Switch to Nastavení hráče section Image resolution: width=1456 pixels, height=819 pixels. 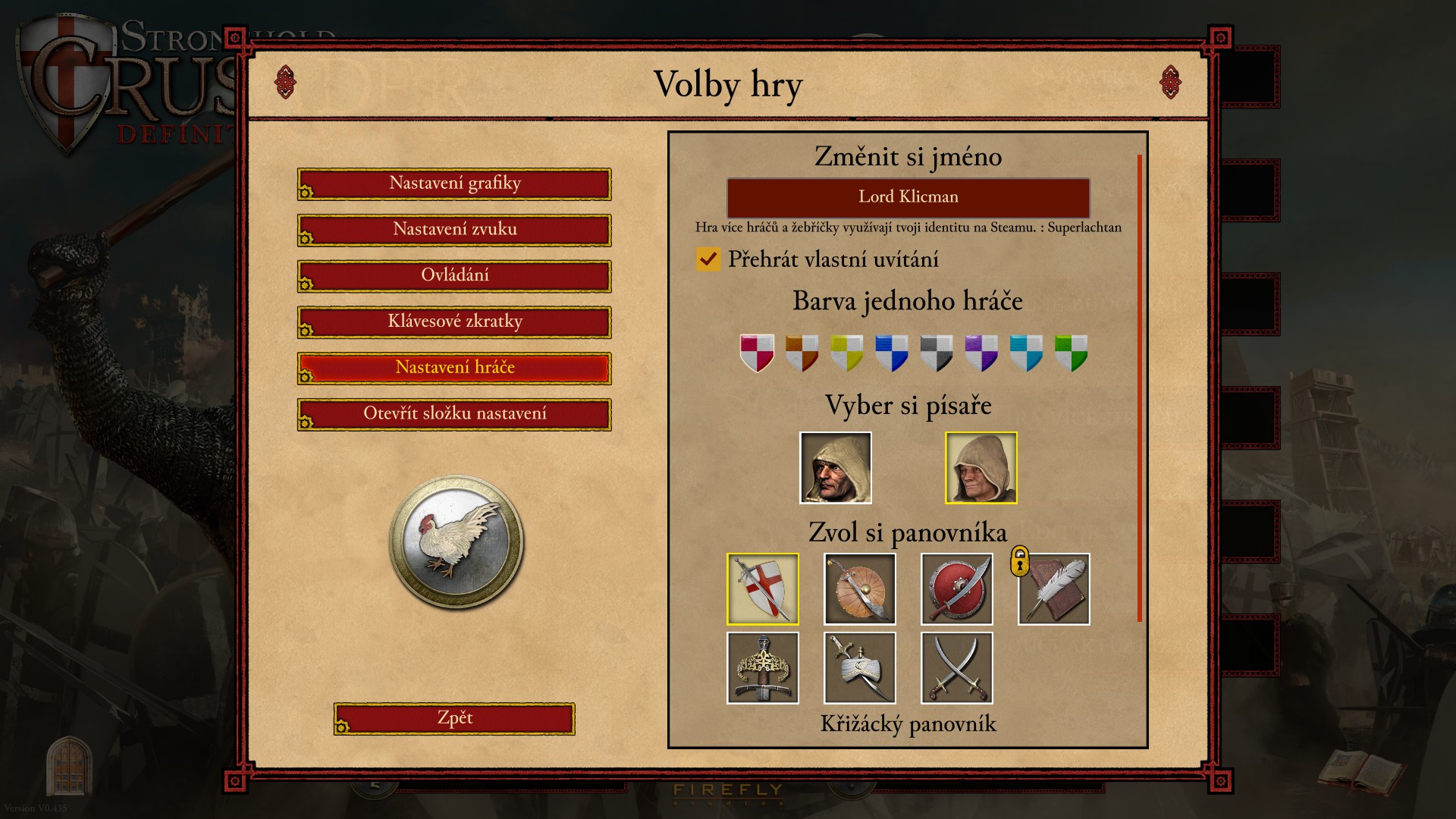454,368
